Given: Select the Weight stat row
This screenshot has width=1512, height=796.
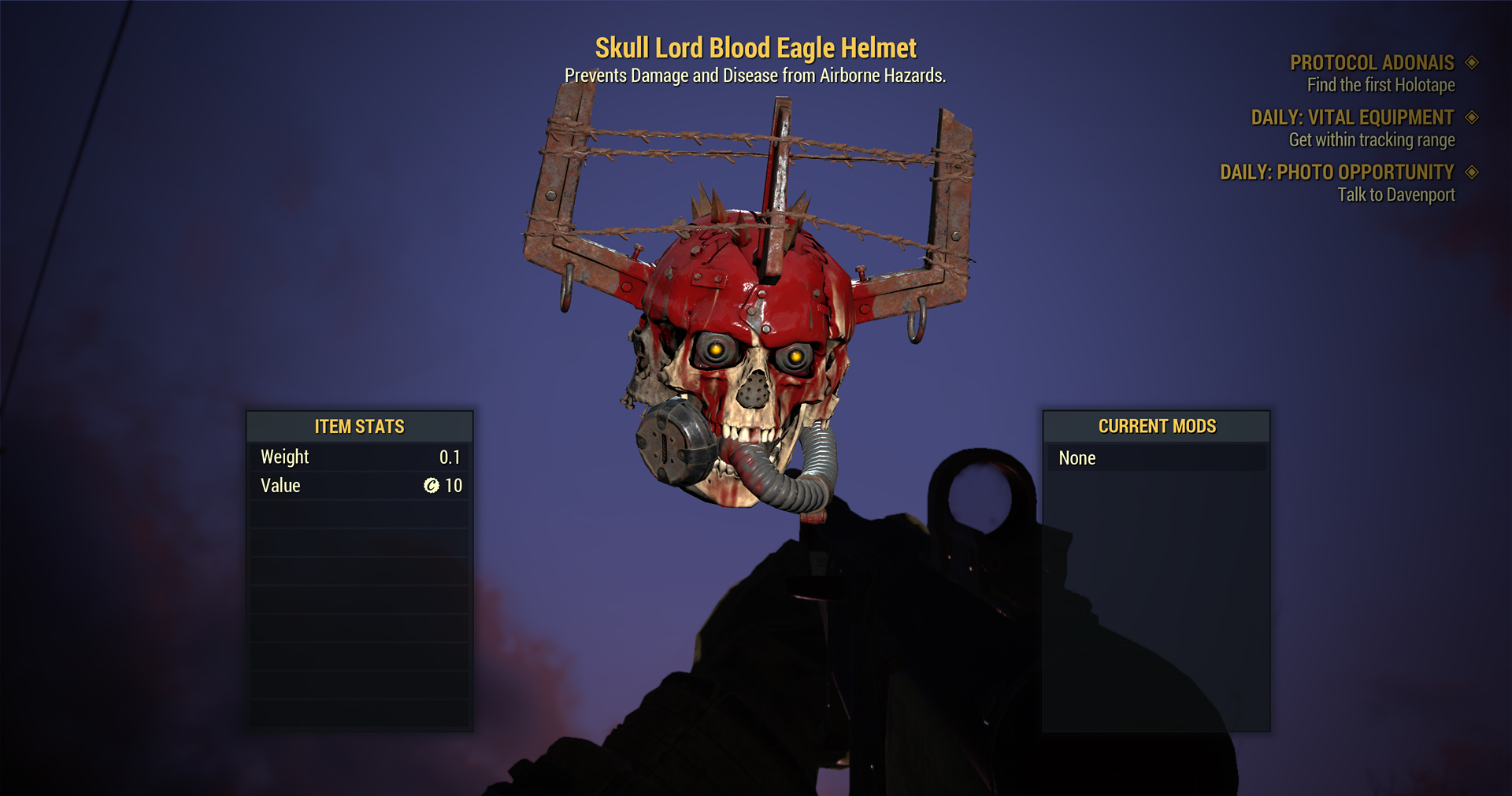Looking at the screenshot, I should coord(359,457).
